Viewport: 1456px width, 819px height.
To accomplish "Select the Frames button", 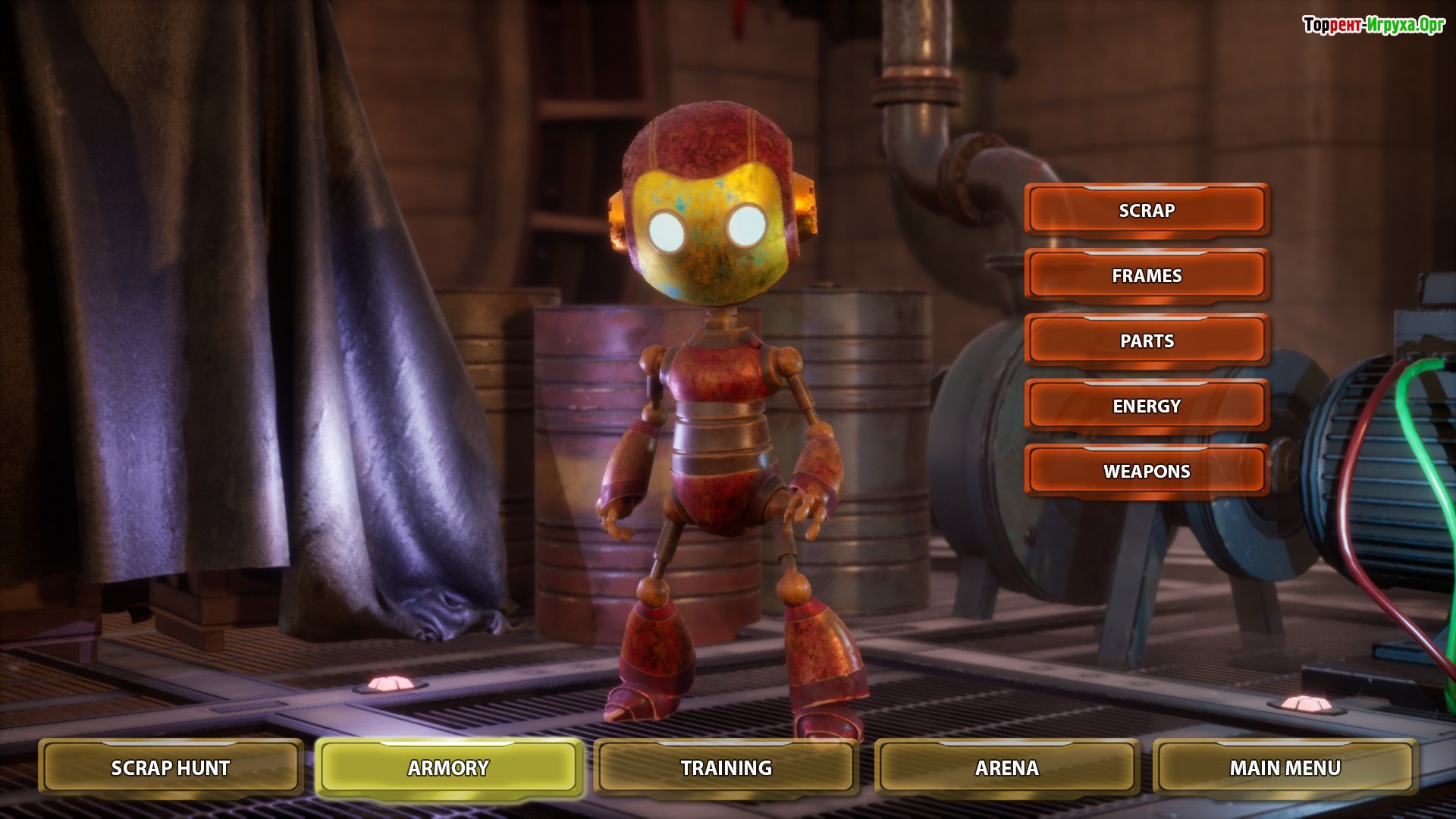I will (x=1147, y=275).
